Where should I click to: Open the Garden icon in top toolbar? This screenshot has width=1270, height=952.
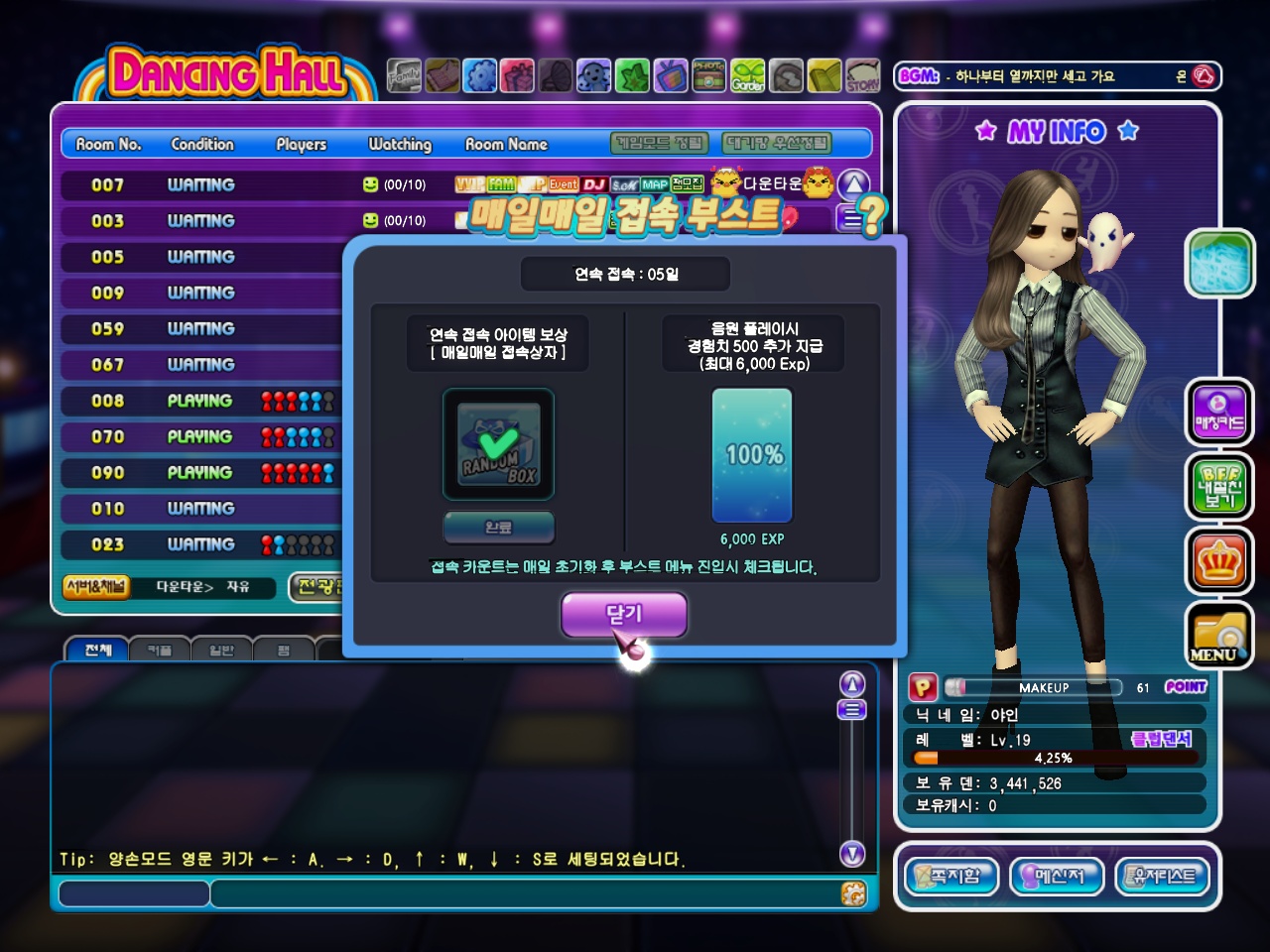[x=748, y=75]
